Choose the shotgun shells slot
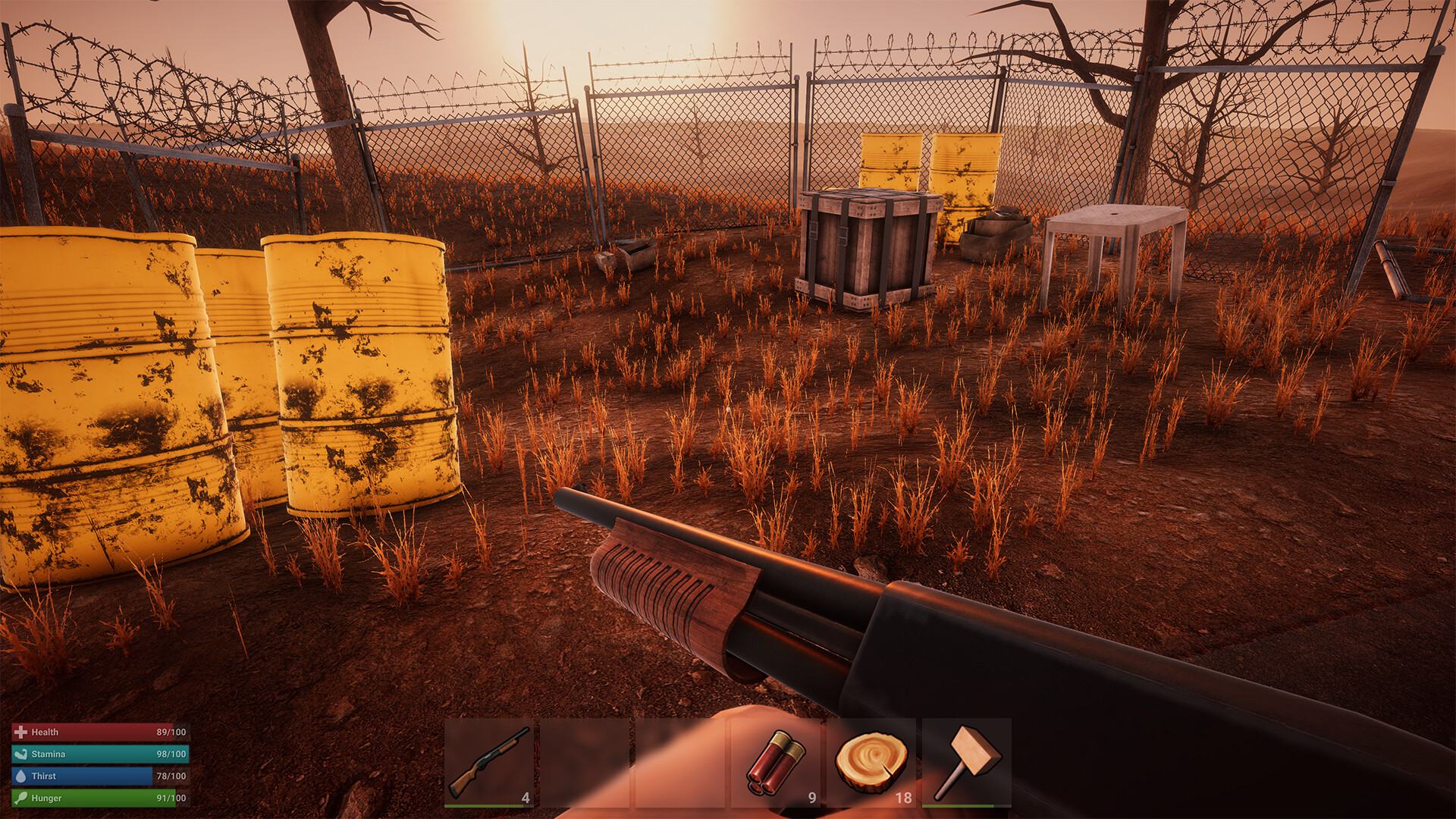Screen dimensions: 1456x819 point(775,762)
